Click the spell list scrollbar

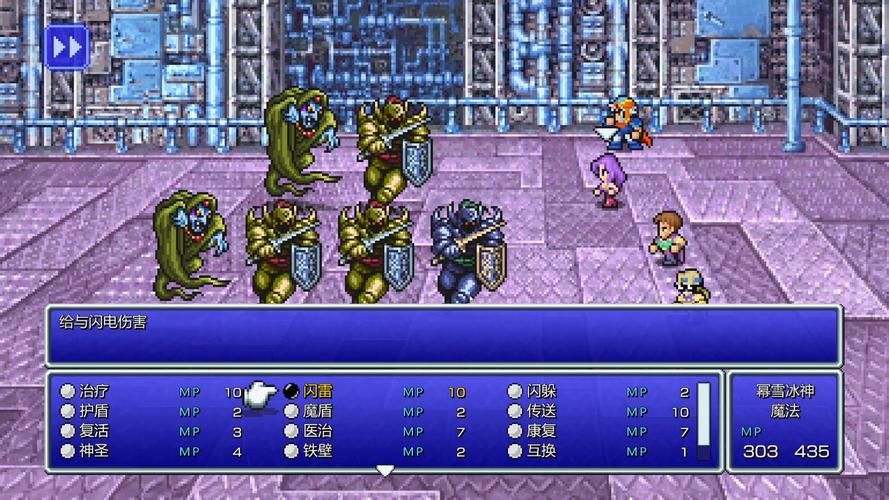coord(703,421)
